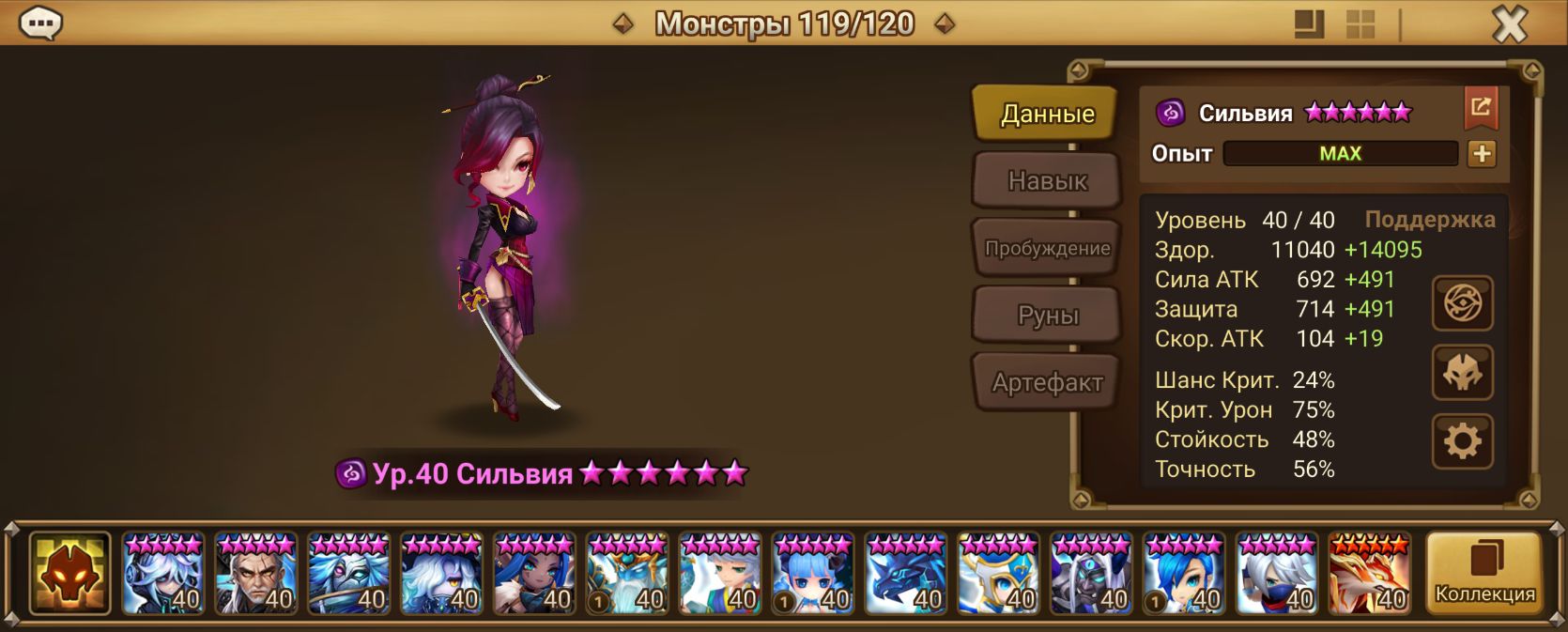Viewport: 1568px width, 632px height.
Task: Tap the plus button beside Опыт bar
Action: (1482, 154)
